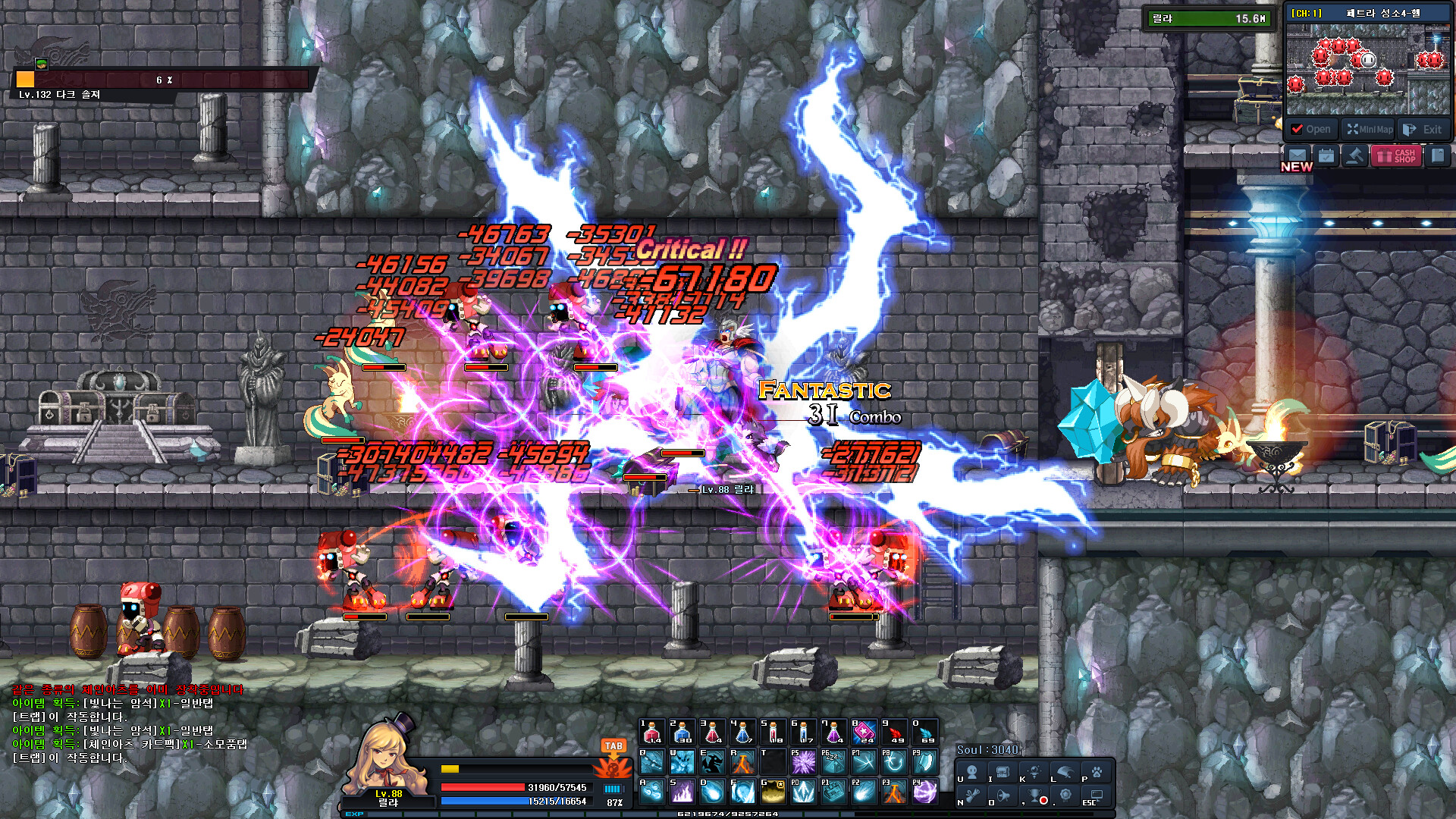
Task: Open the inventory chest icon on I key
Action: click(x=1003, y=773)
